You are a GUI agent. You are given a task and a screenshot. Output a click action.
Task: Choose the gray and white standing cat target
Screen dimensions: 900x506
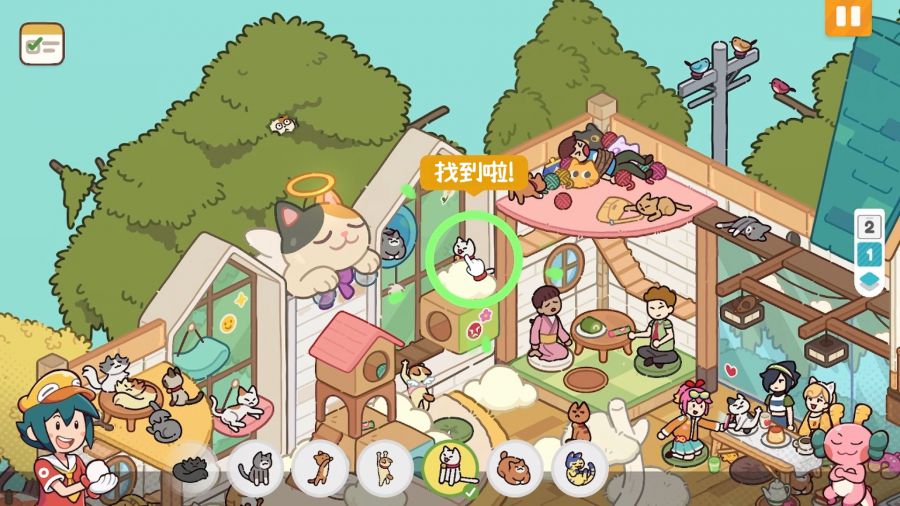click(x=256, y=467)
